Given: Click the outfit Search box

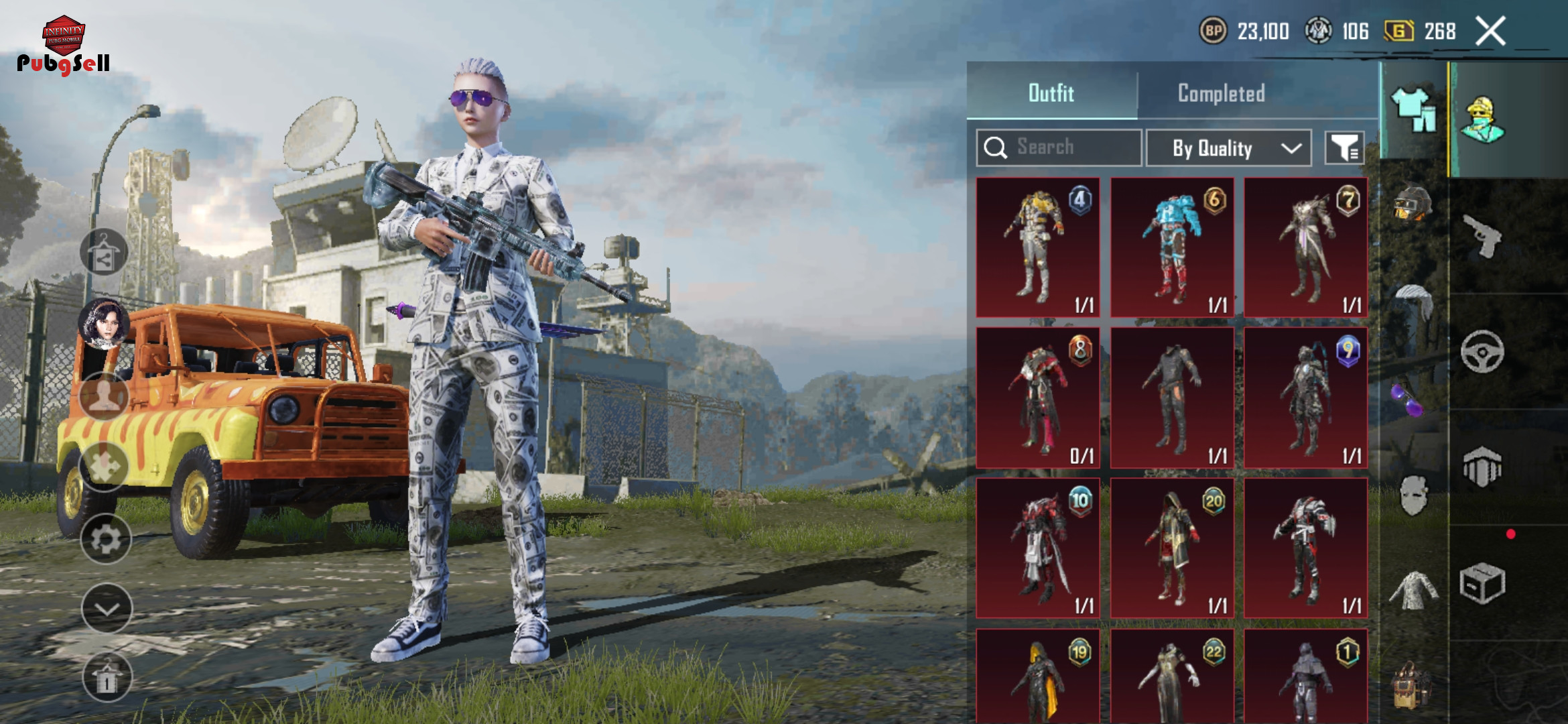Looking at the screenshot, I should tap(1059, 147).
